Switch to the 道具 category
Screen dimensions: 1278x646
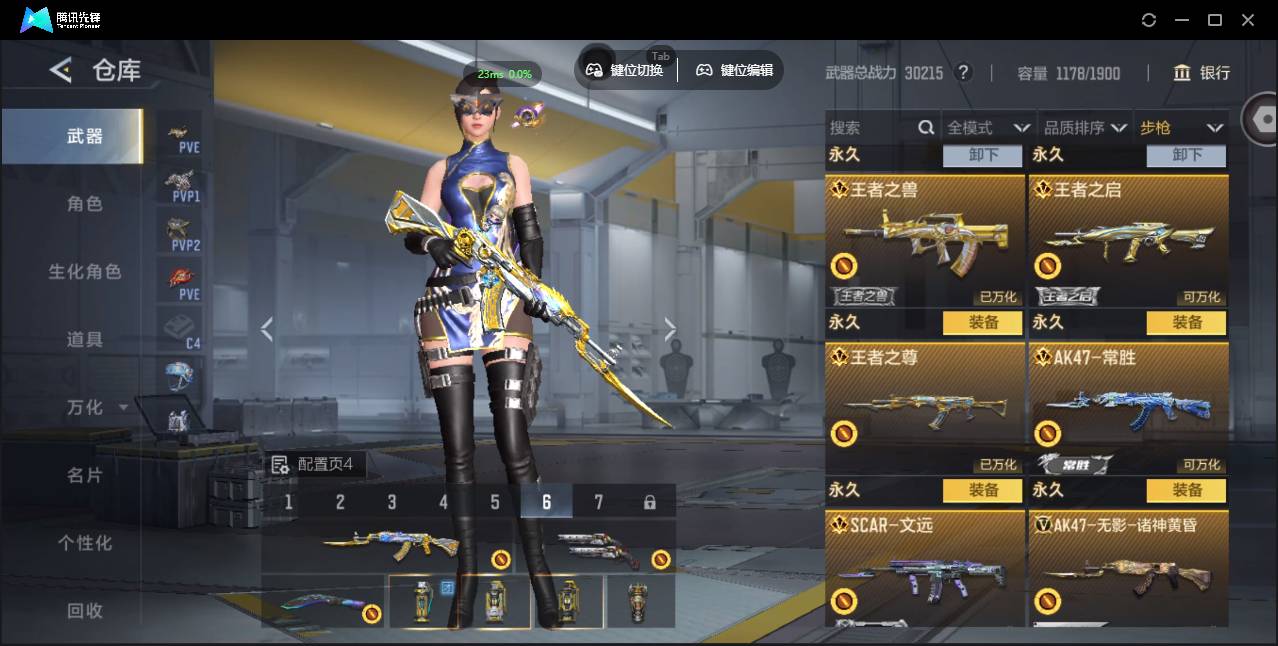point(85,340)
